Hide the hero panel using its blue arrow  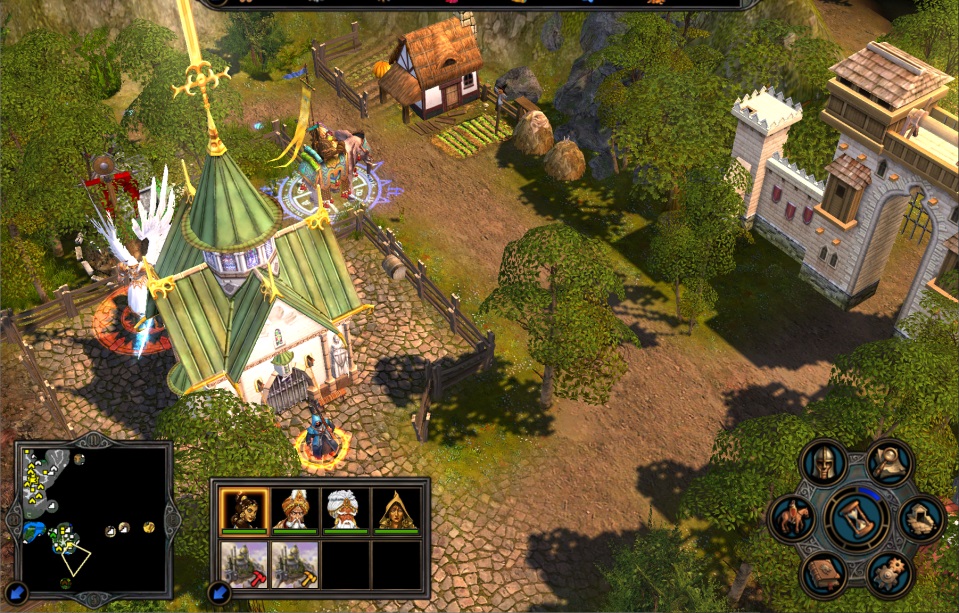[x=221, y=594]
